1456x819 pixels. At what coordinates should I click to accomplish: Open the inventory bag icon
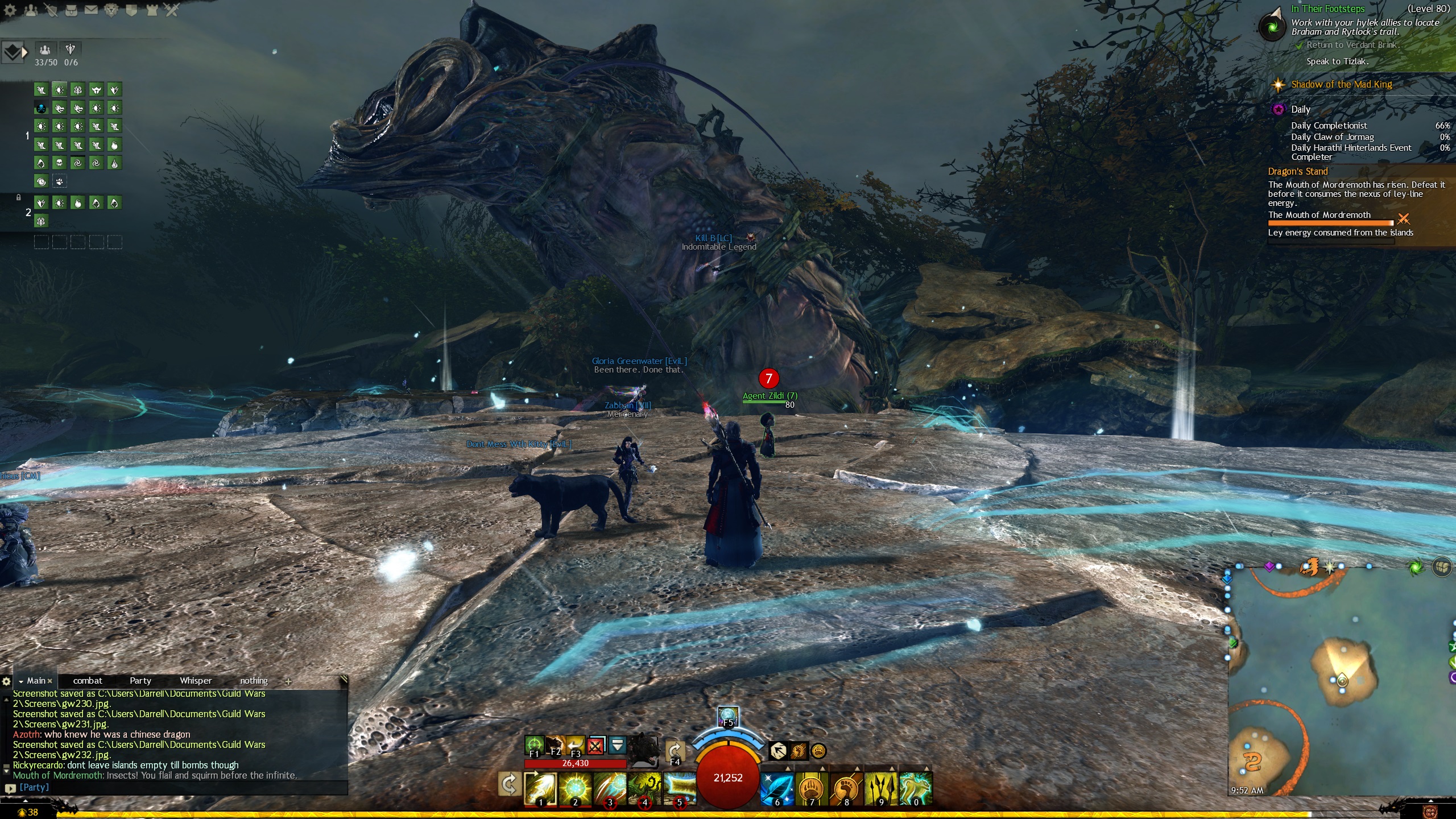click(x=71, y=10)
